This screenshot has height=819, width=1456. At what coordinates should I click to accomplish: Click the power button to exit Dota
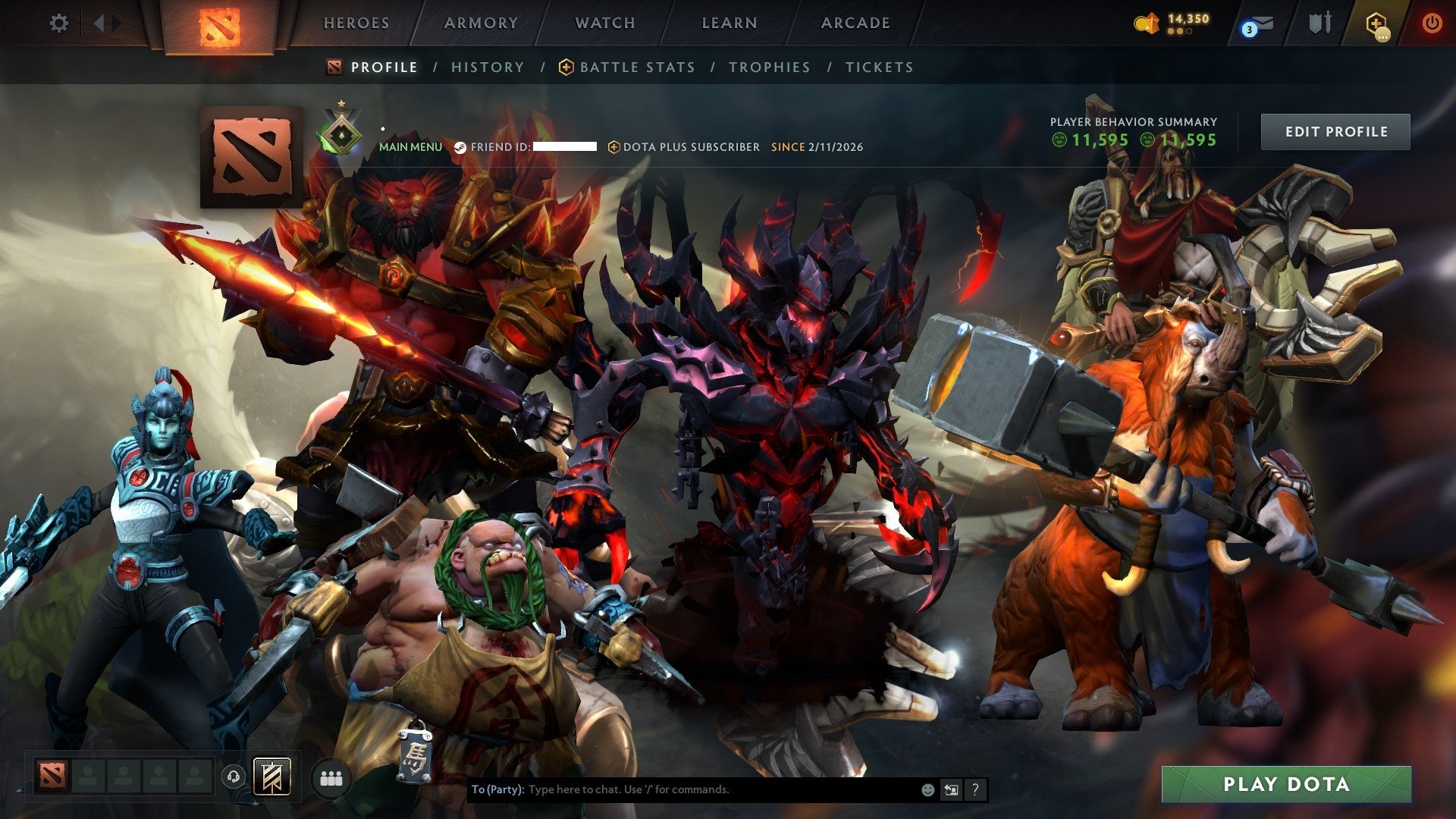point(1433,23)
